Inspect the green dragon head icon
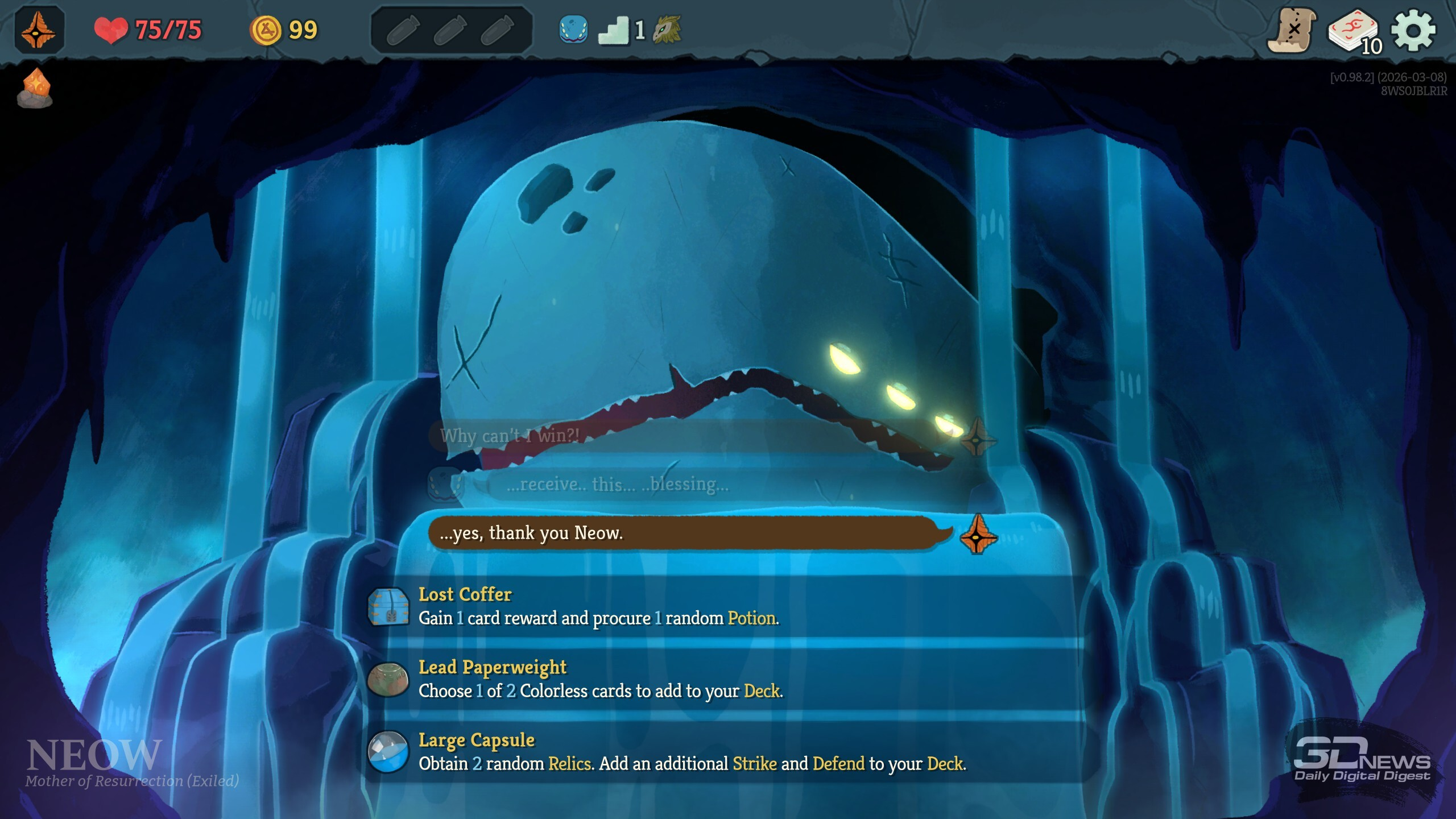 [x=667, y=30]
